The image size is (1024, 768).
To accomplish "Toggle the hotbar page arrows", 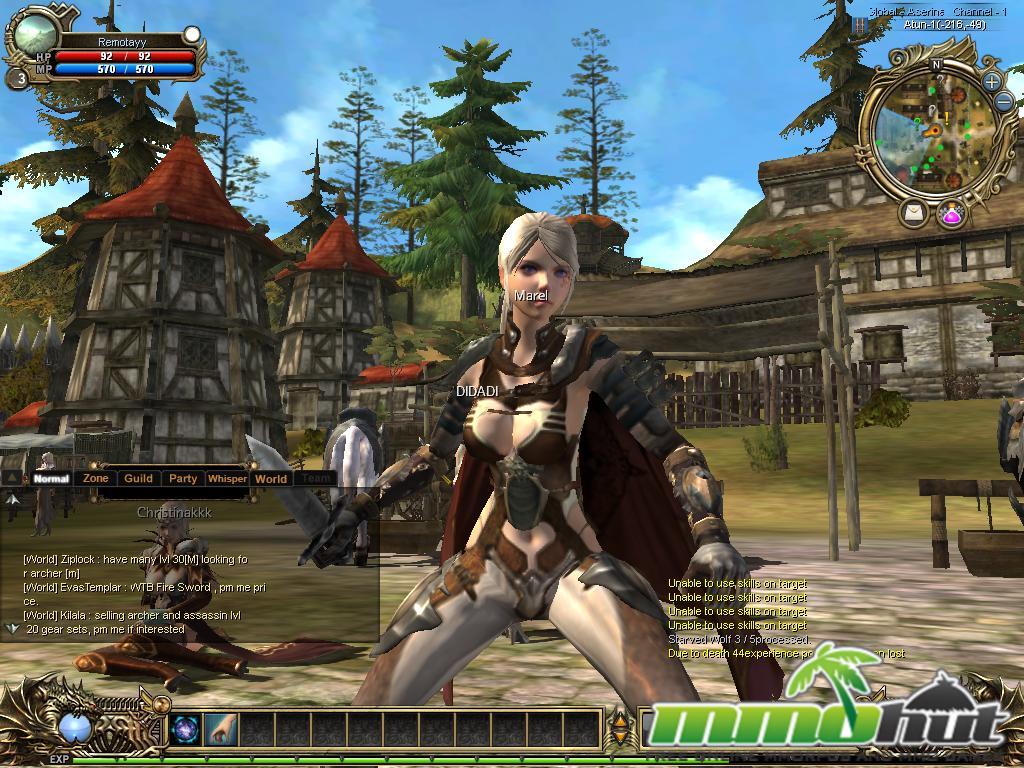I will [x=619, y=728].
